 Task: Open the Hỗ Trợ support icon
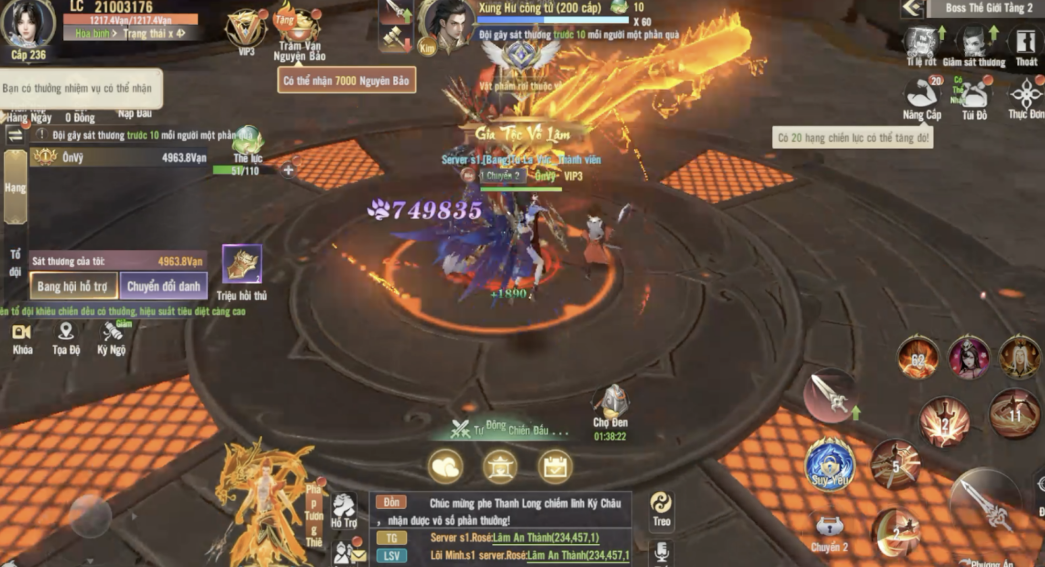(344, 508)
